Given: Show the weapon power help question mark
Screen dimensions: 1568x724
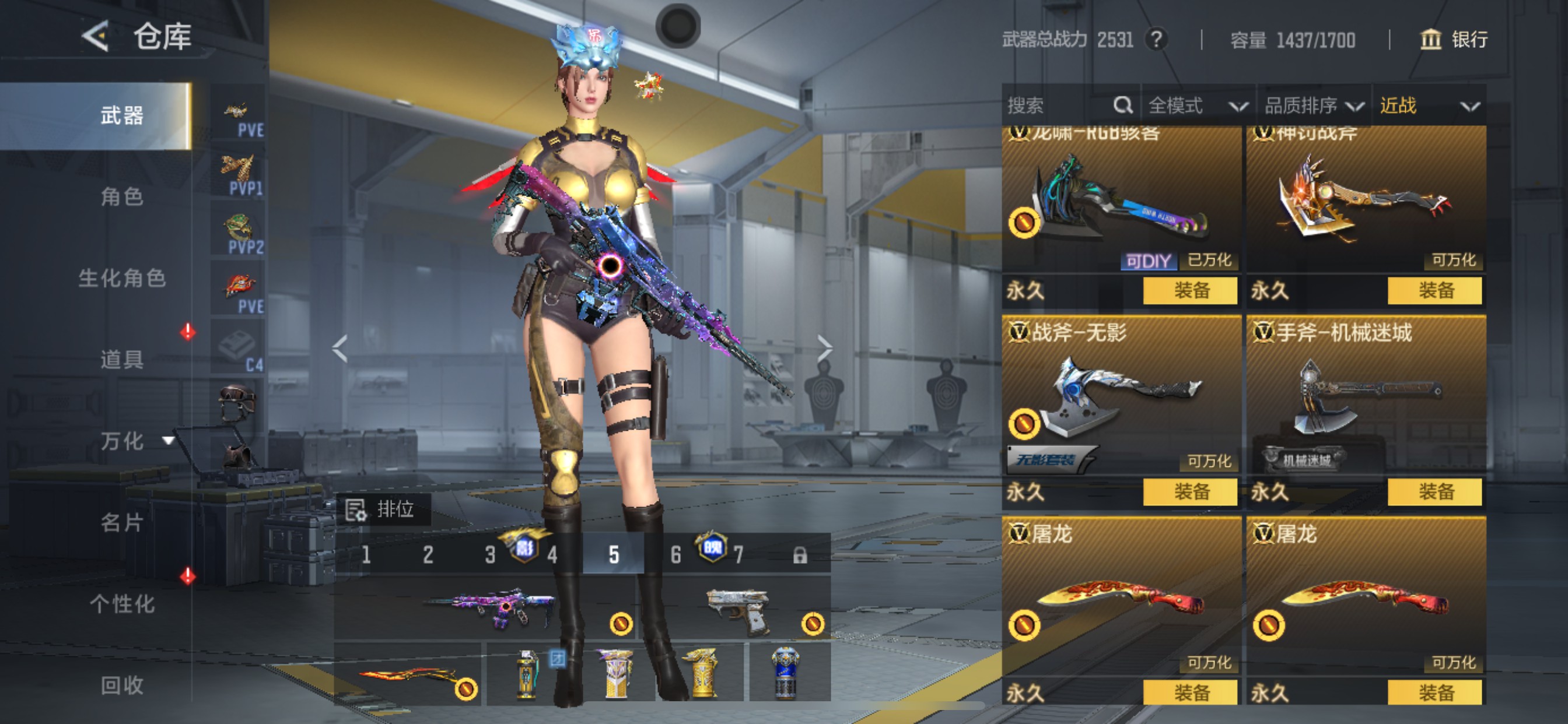Looking at the screenshot, I should (x=1156, y=40).
